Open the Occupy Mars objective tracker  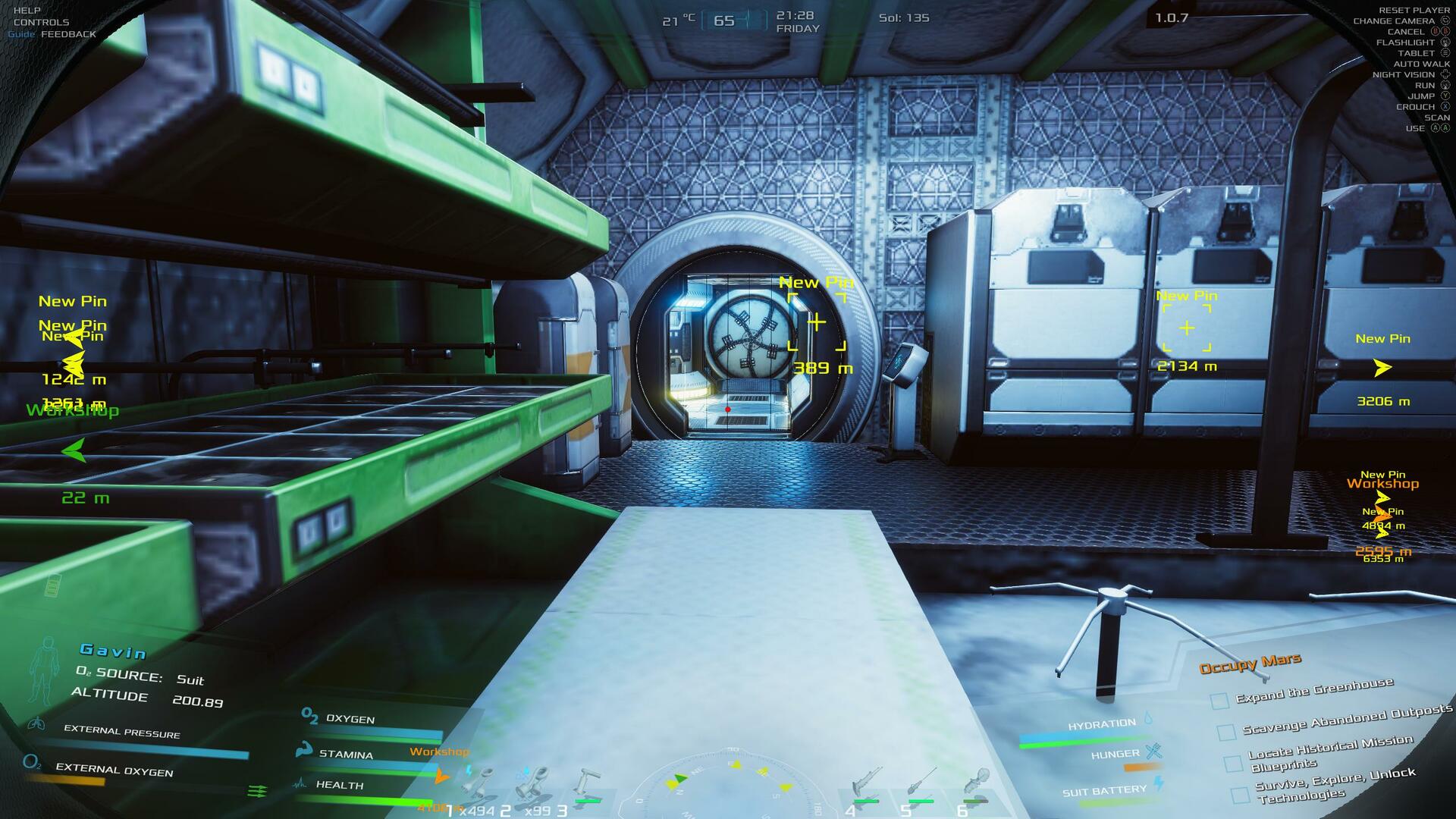1250,664
